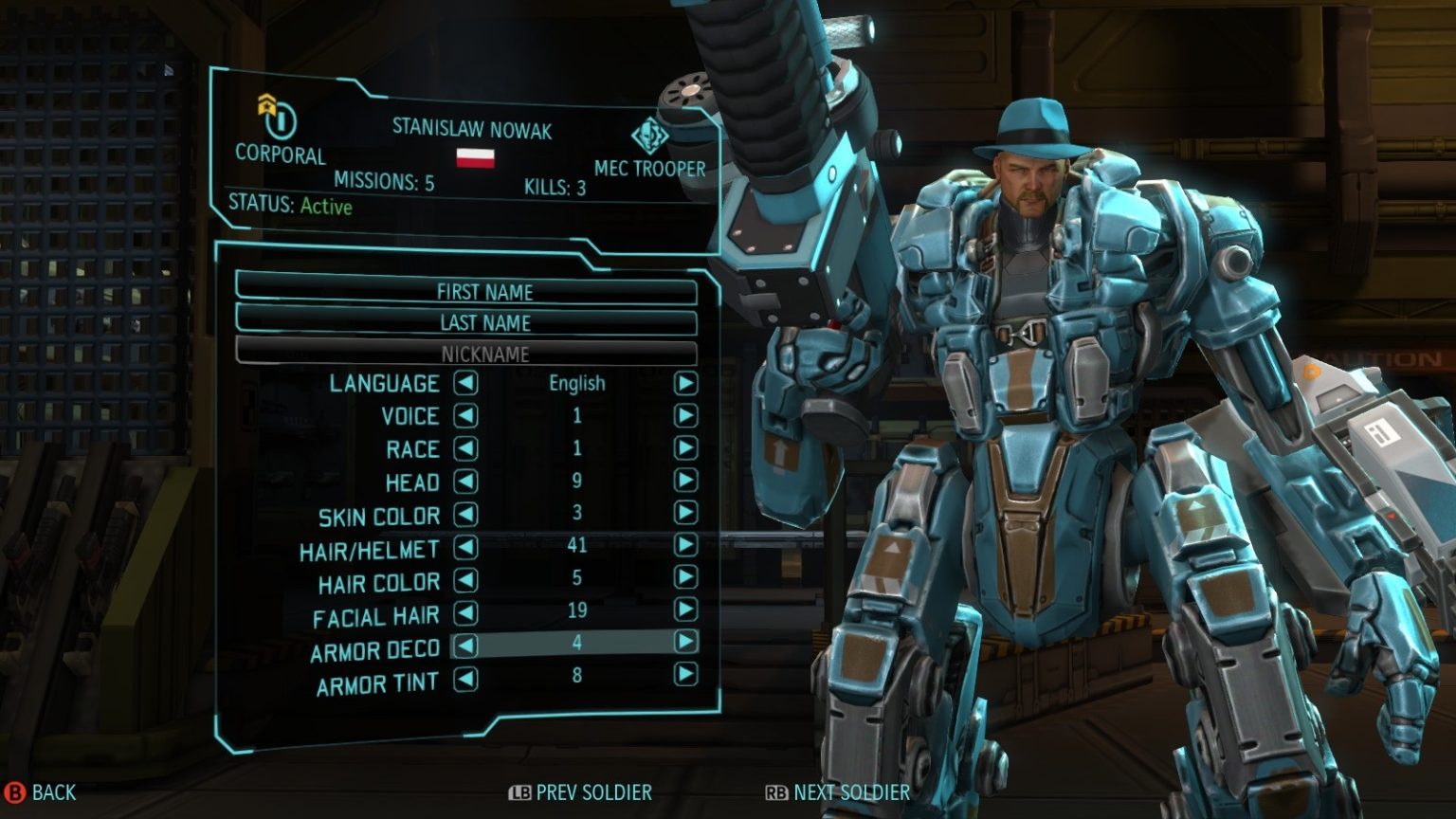Screen dimensions: 1456x819
Task: Change Hair Color to the next shade
Action: click(x=685, y=577)
